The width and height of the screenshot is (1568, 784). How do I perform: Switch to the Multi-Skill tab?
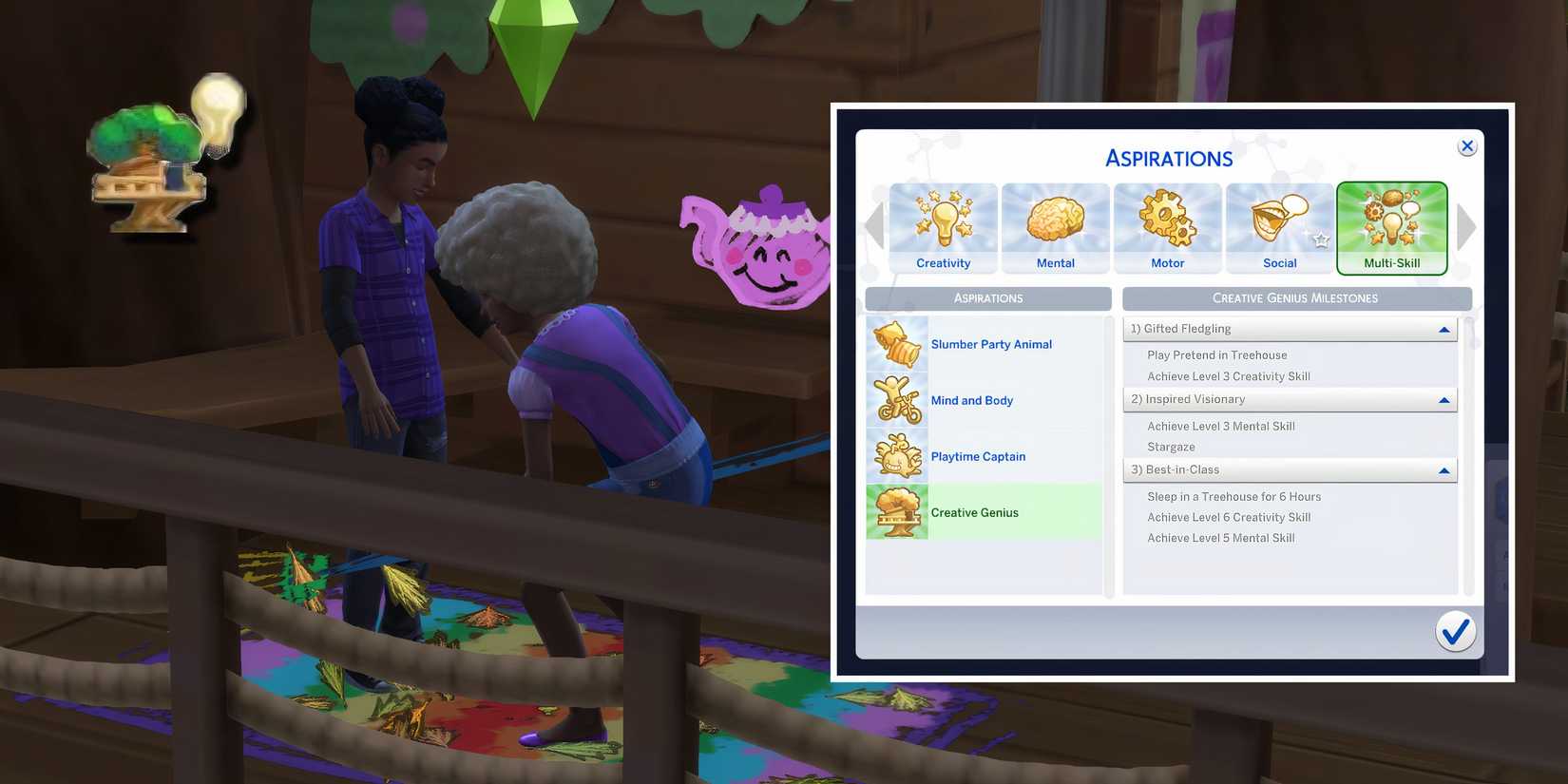click(x=1392, y=228)
